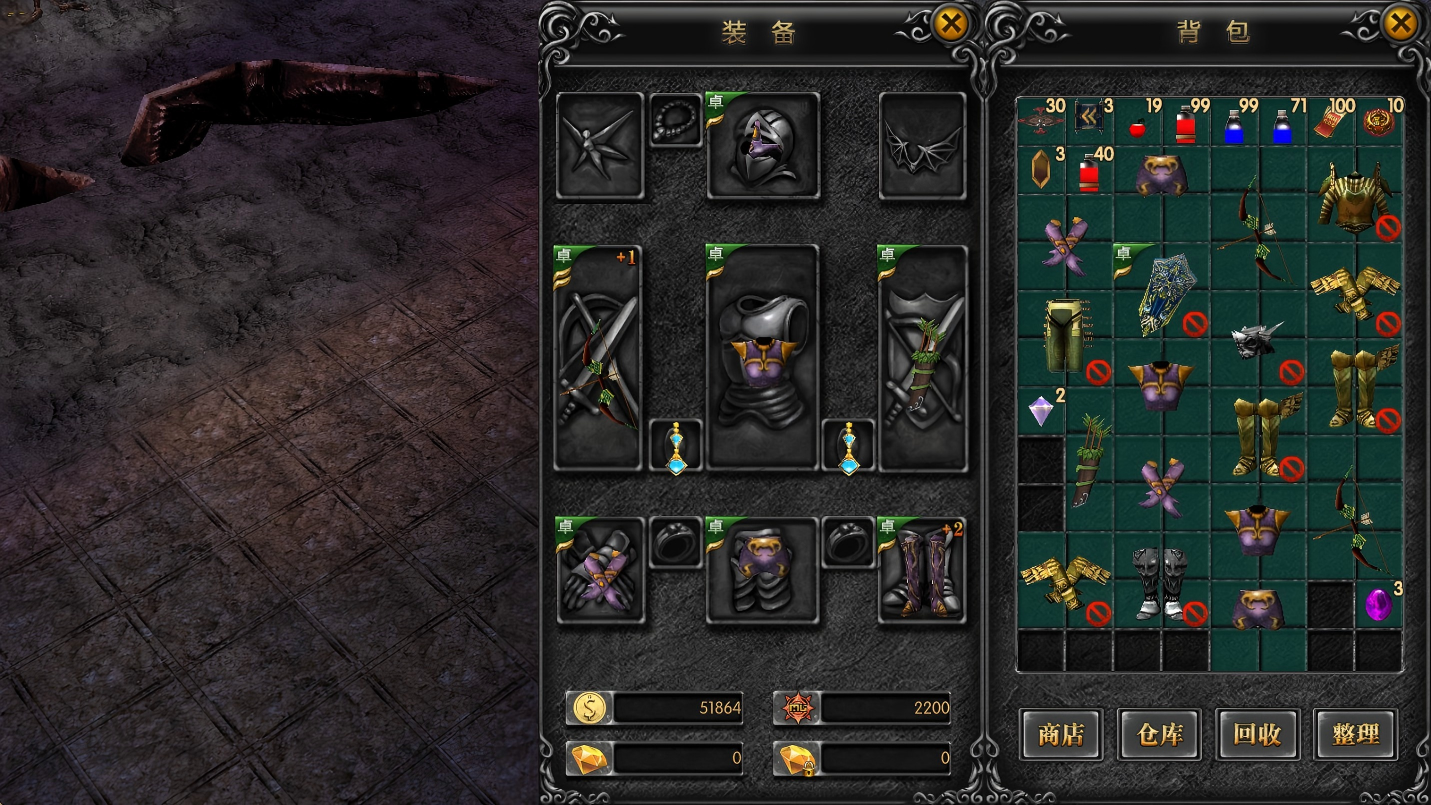1431x805 pixels.
Task: Select the equipped purple chest armor slot
Action: pos(762,357)
